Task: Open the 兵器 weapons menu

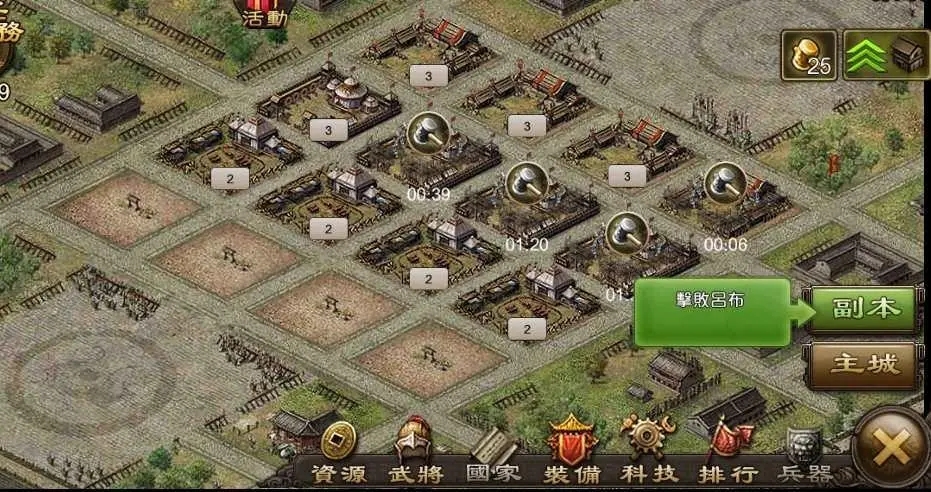Action: 804,458
